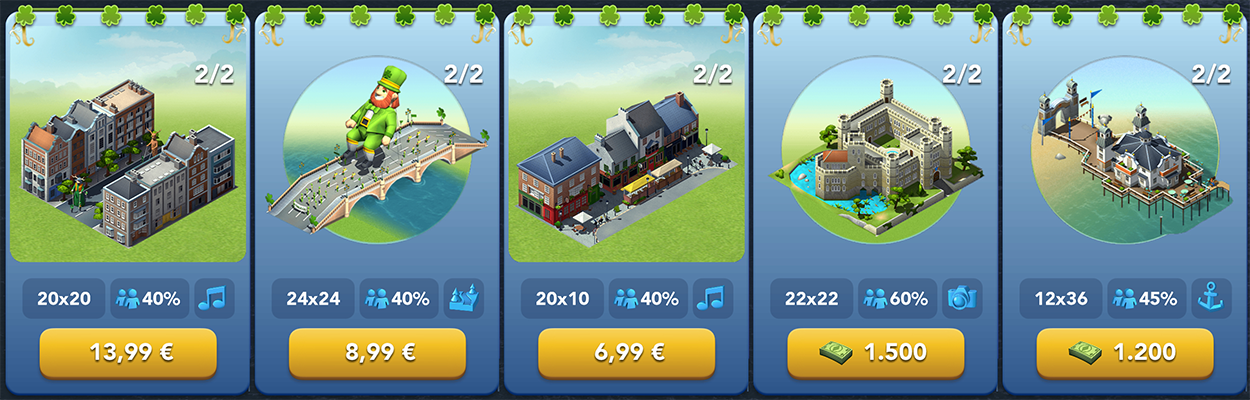The image size is (1250, 400).
Task: Buy the townhouse block for 13,99 €
Action: 128,352
